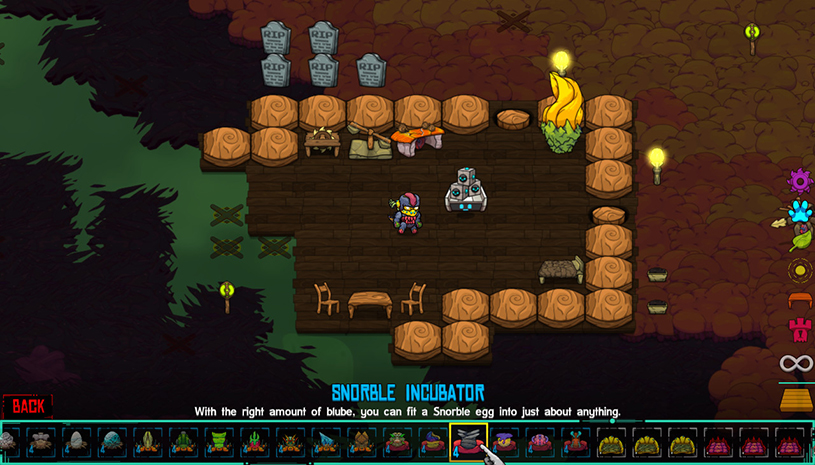
Task: Select the highlighted Snorble Incubator slot
Action: pyautogui.click(x=468, y=440)
